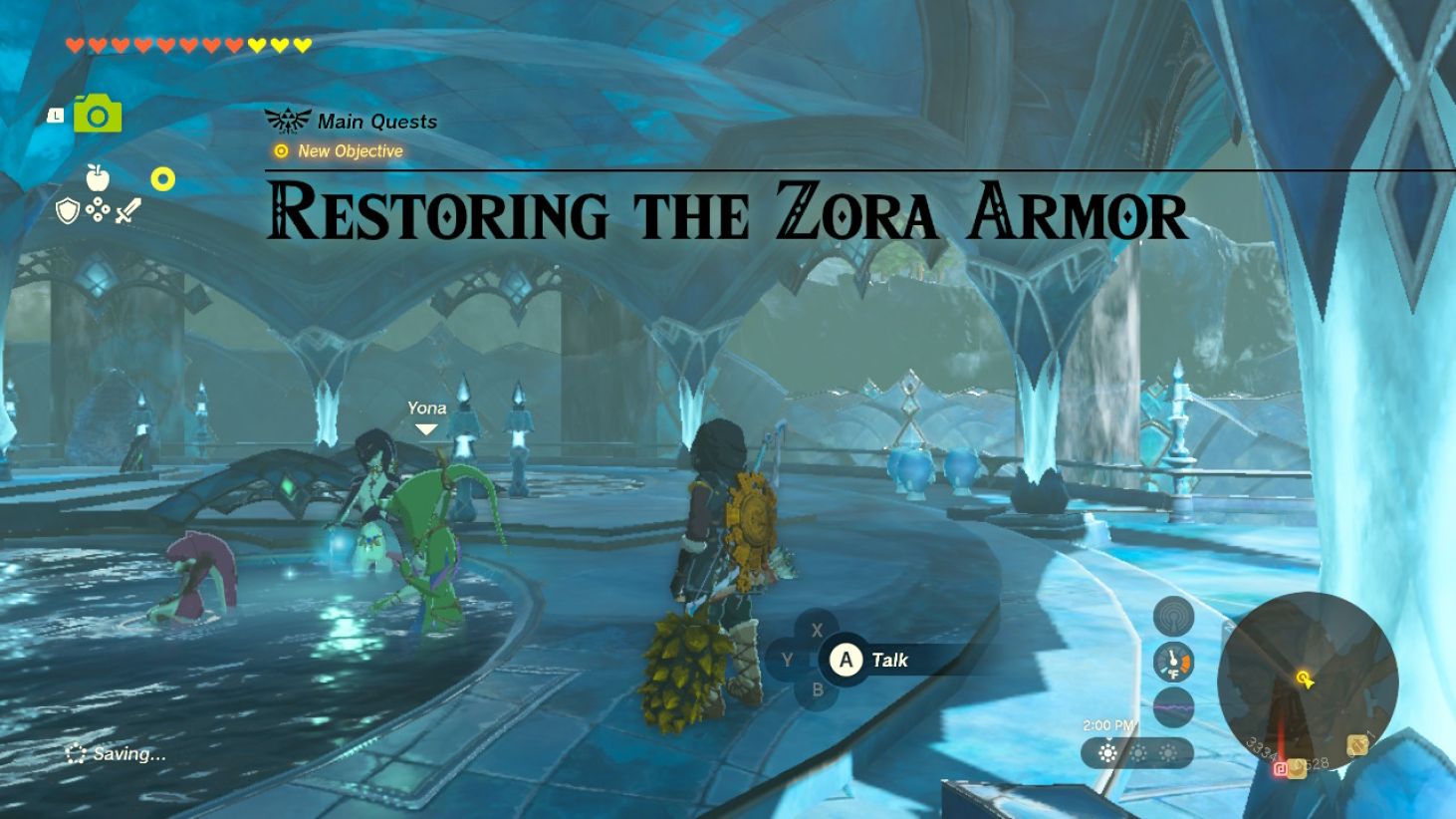Select the apple materials icon

tap(98, 176)
